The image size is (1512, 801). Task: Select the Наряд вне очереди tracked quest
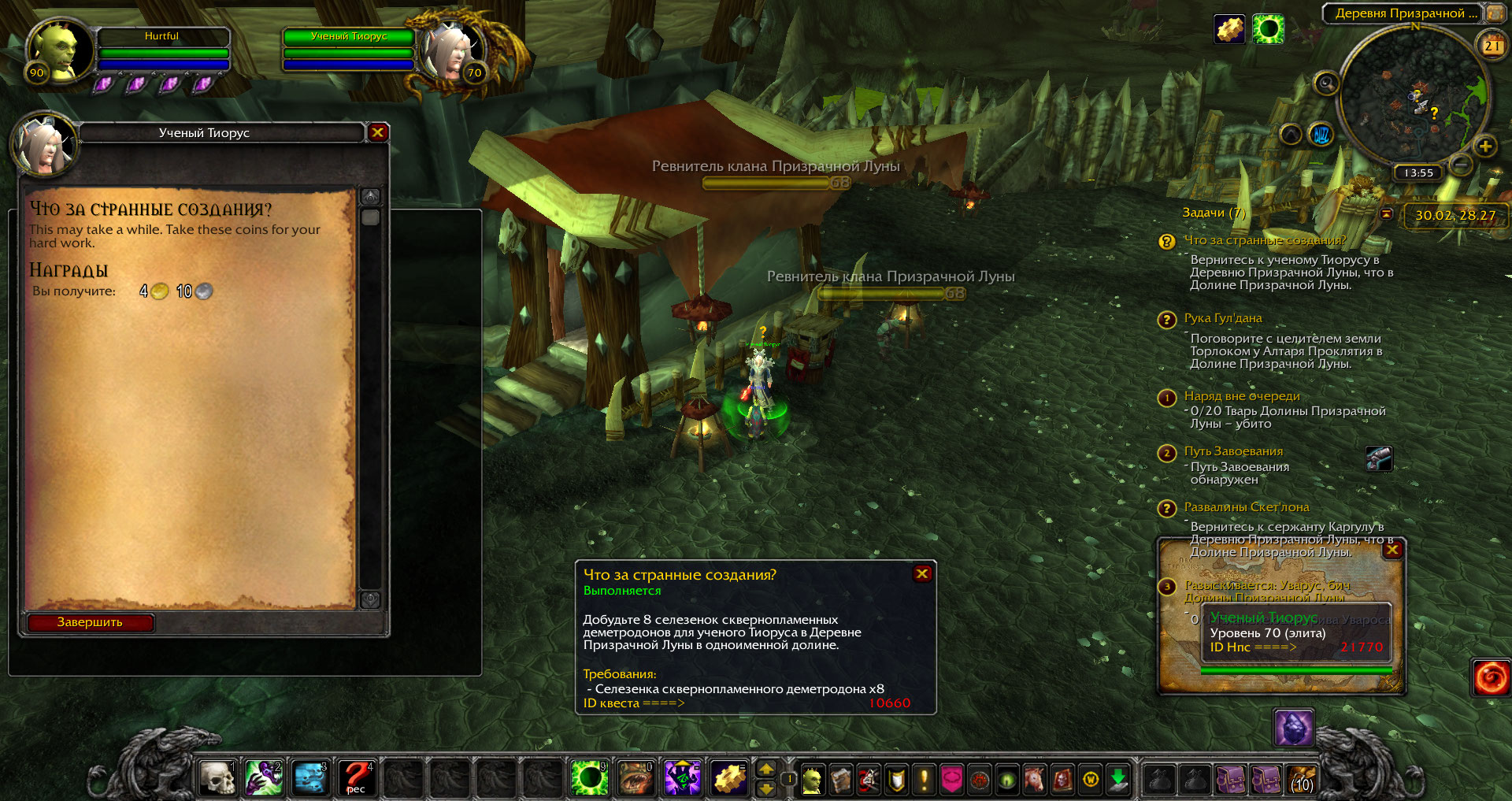tap(1241, 396)
